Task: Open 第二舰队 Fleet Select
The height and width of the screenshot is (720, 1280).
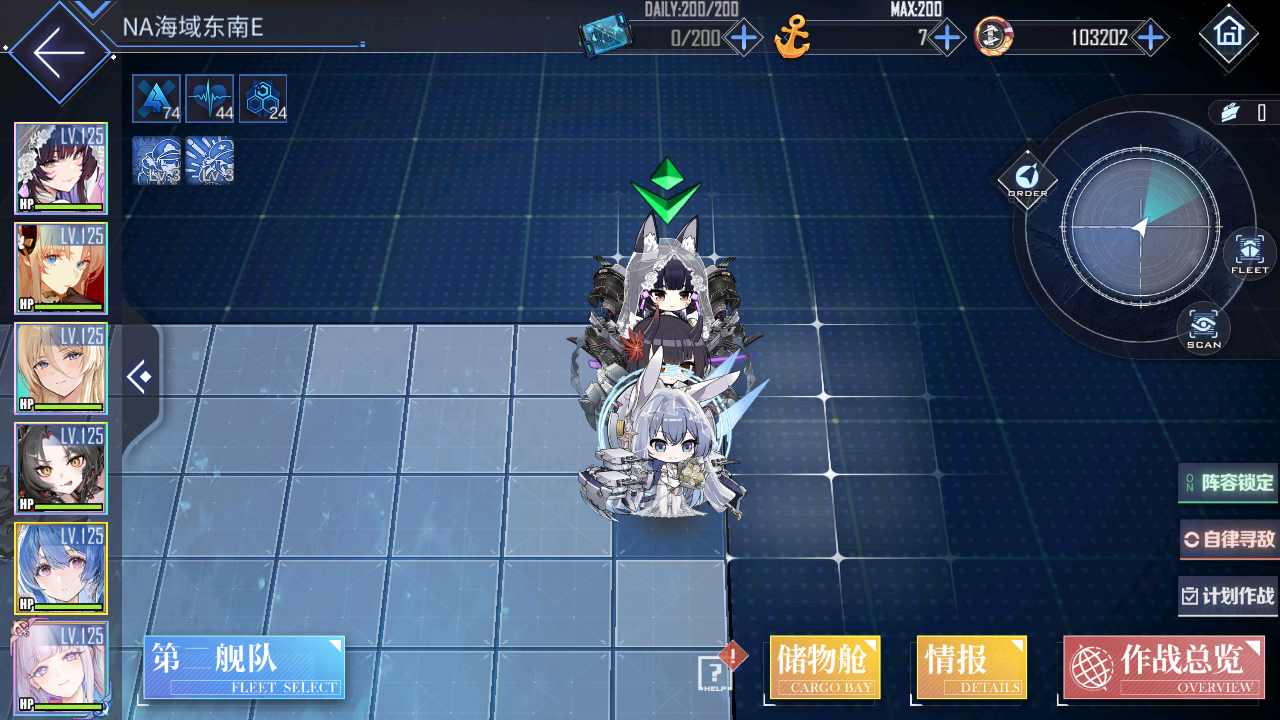Action: point(244,667)
